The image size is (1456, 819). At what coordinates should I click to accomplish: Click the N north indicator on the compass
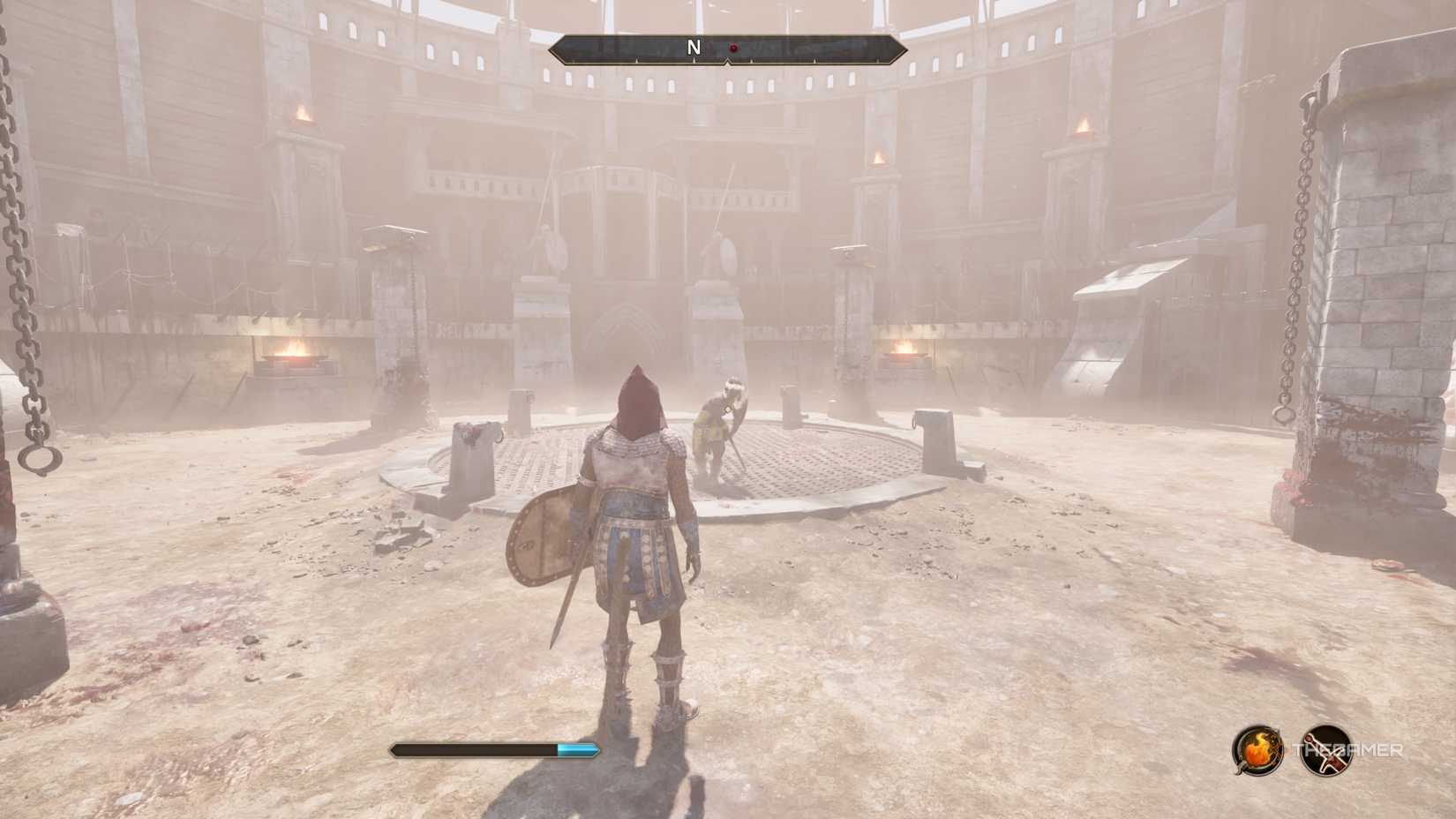(x=694, y=49)
